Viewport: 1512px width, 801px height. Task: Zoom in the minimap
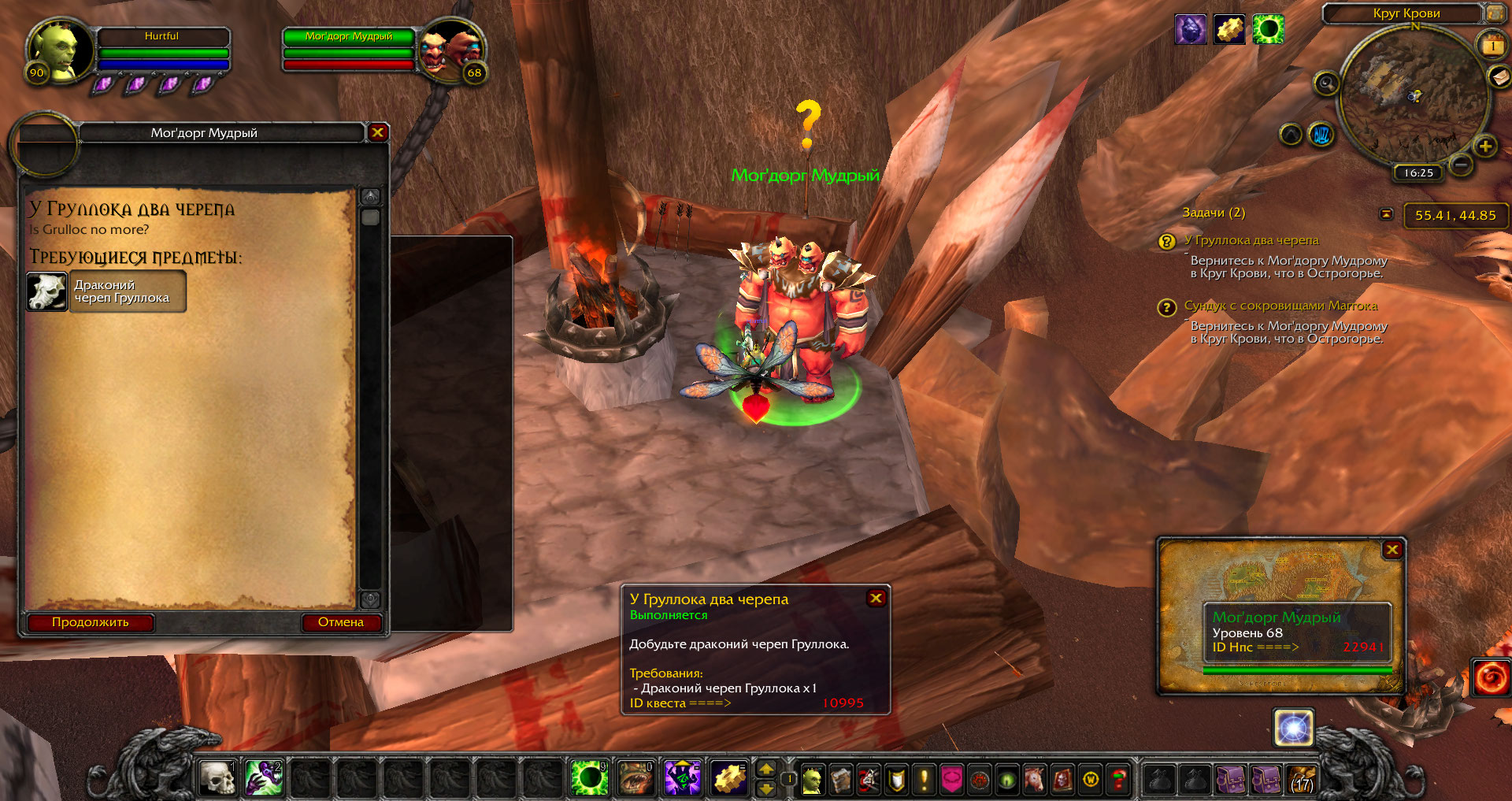1485,146
